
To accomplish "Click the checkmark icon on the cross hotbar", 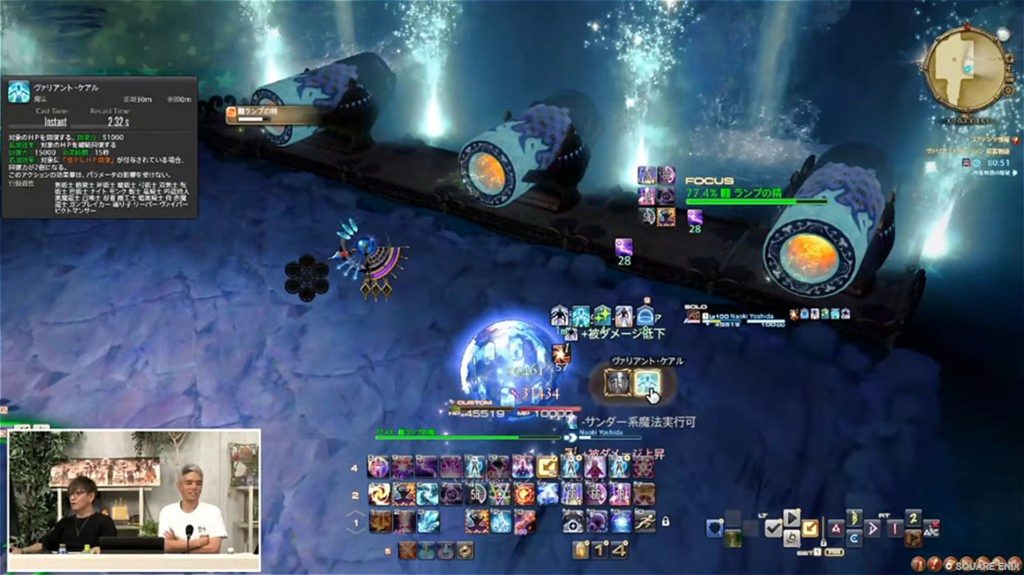I will point(774,528).
